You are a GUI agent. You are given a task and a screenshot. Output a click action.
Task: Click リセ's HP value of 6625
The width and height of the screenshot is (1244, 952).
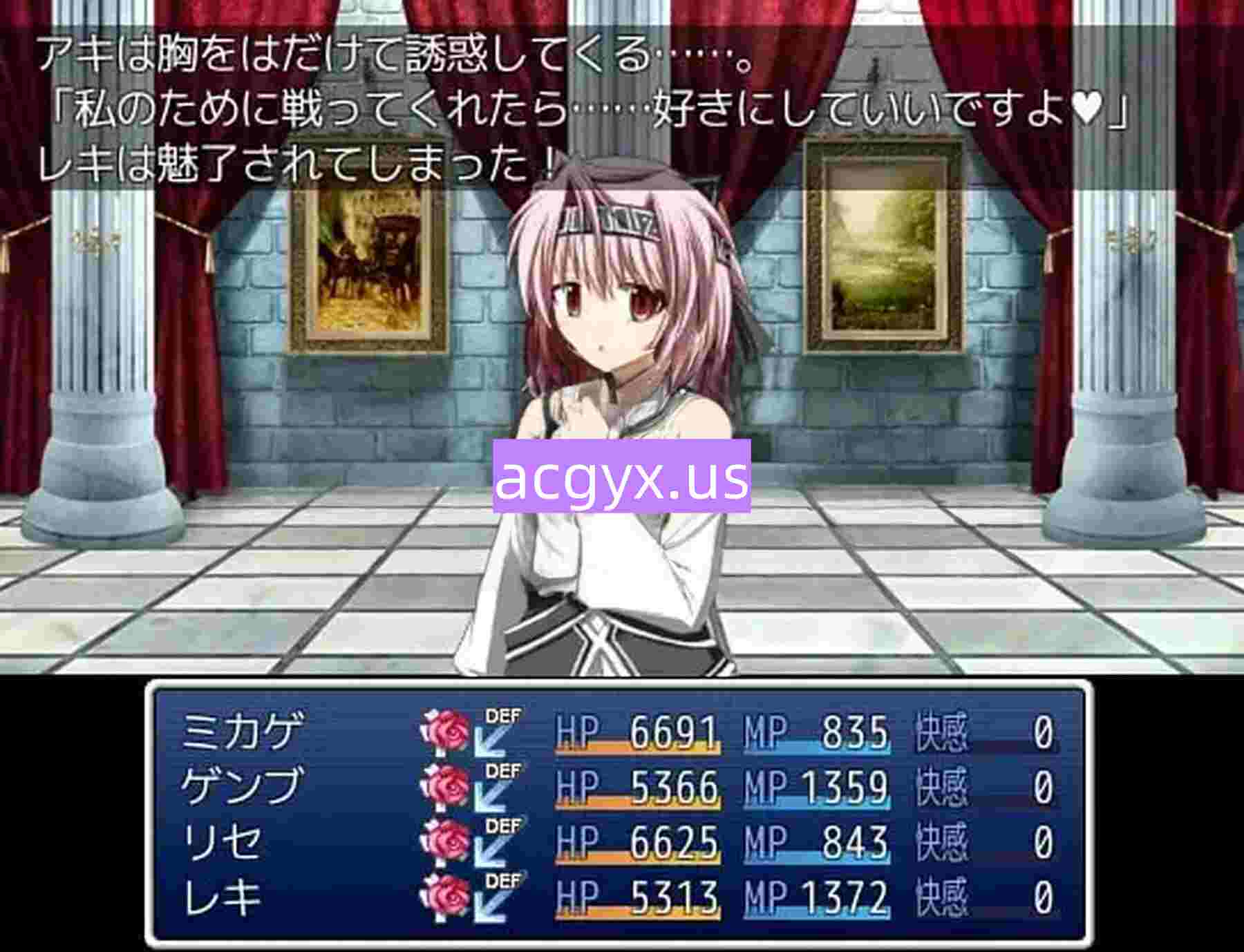674,841
